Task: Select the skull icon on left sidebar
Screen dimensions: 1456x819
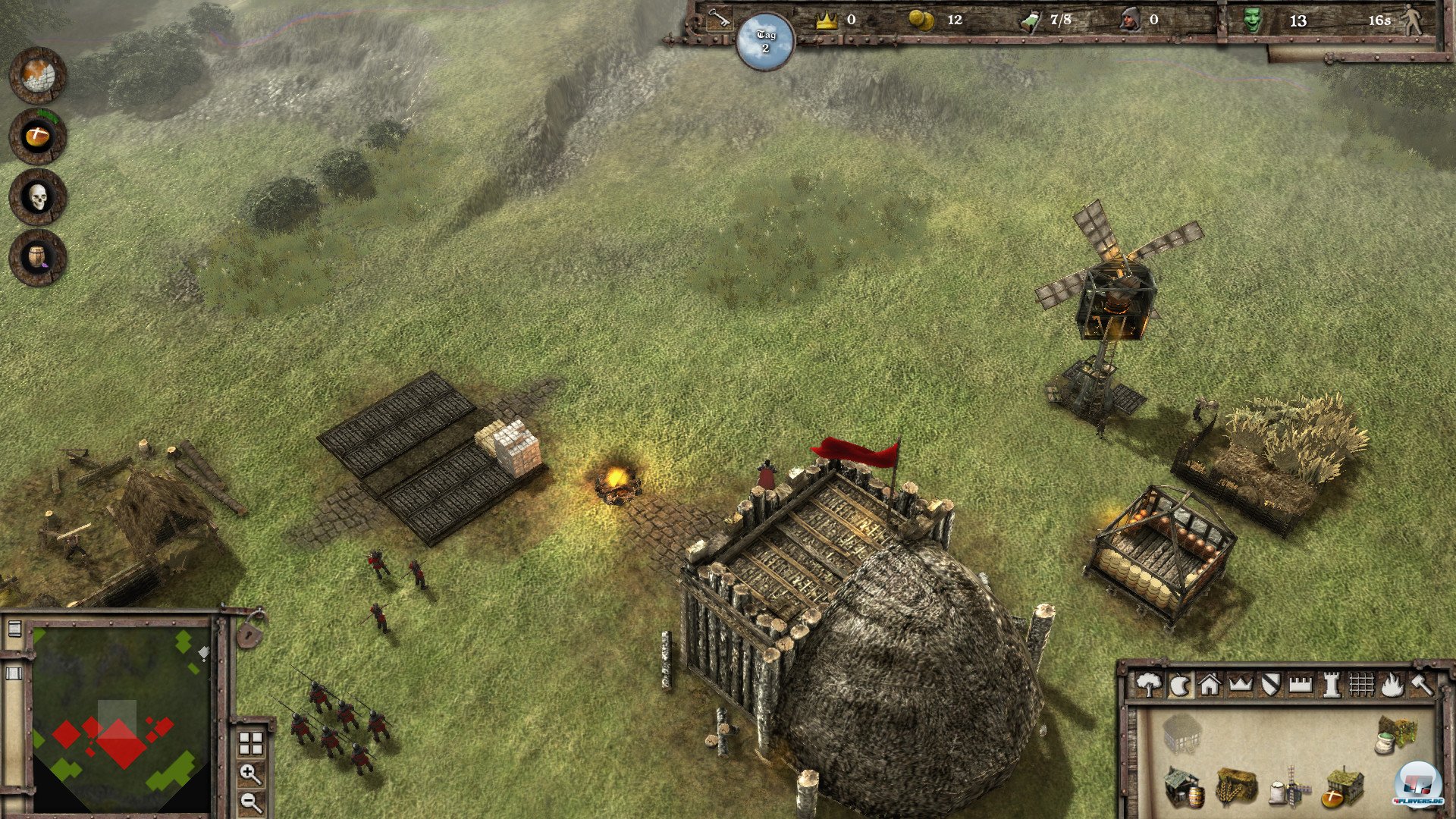Action: pyautogui.click(x=38, y=197)
